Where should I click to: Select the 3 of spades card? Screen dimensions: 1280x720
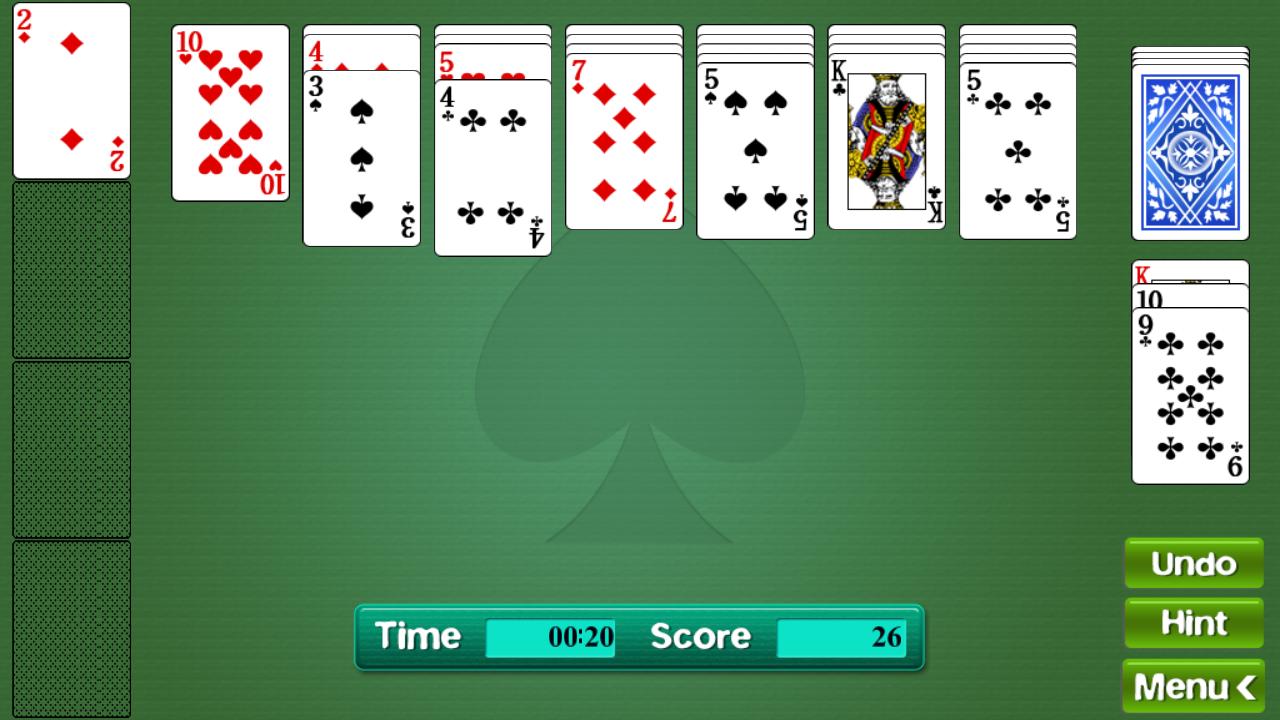[360, 160]
